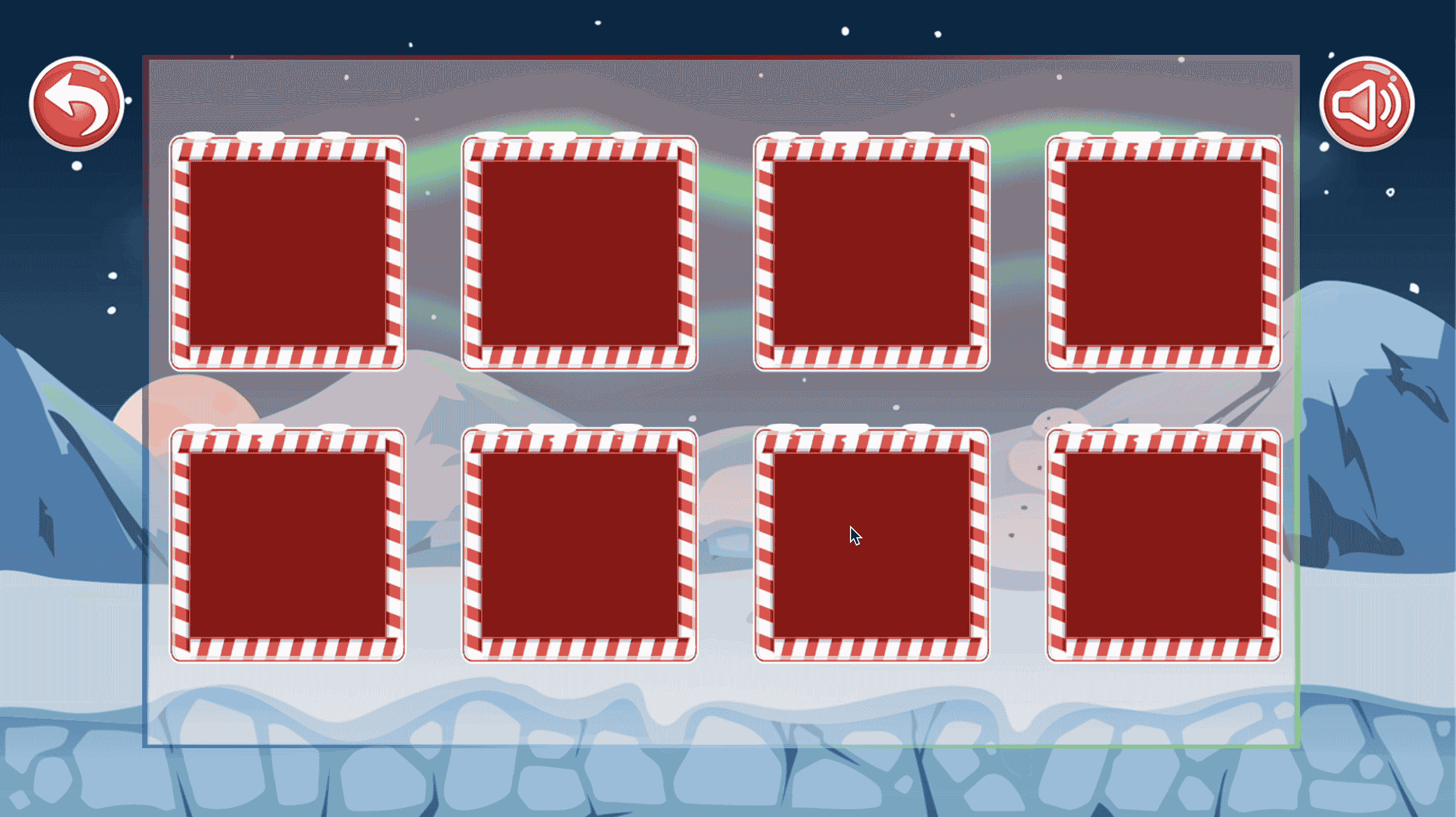Flip the second card in the top row
Image resolution: width=1456 pixels, height=817 pixels.
[x=580, y=256]
